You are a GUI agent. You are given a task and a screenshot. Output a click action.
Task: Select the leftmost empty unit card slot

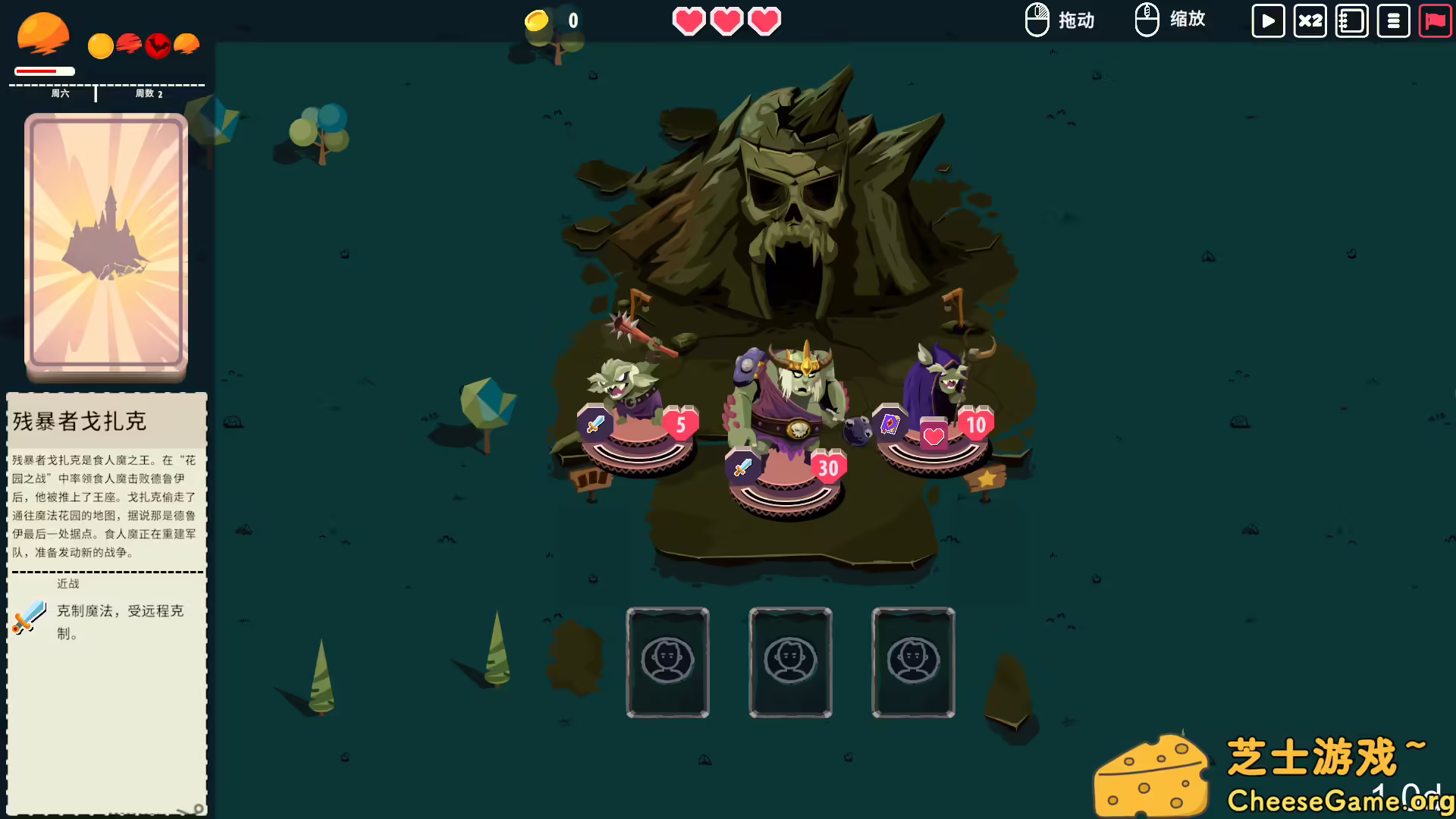coord(667,662)
